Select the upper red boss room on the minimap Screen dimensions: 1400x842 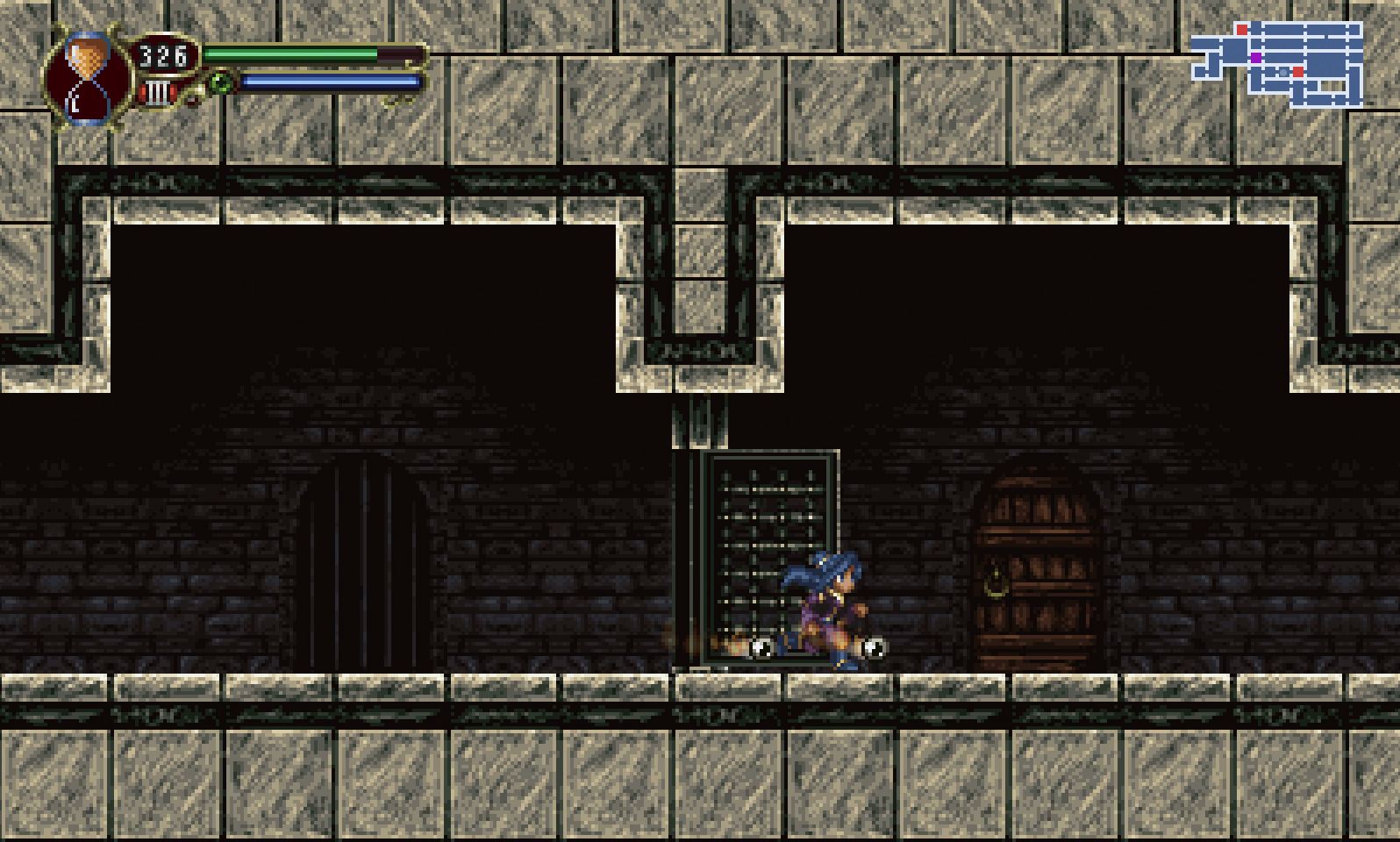(1242, 30)
